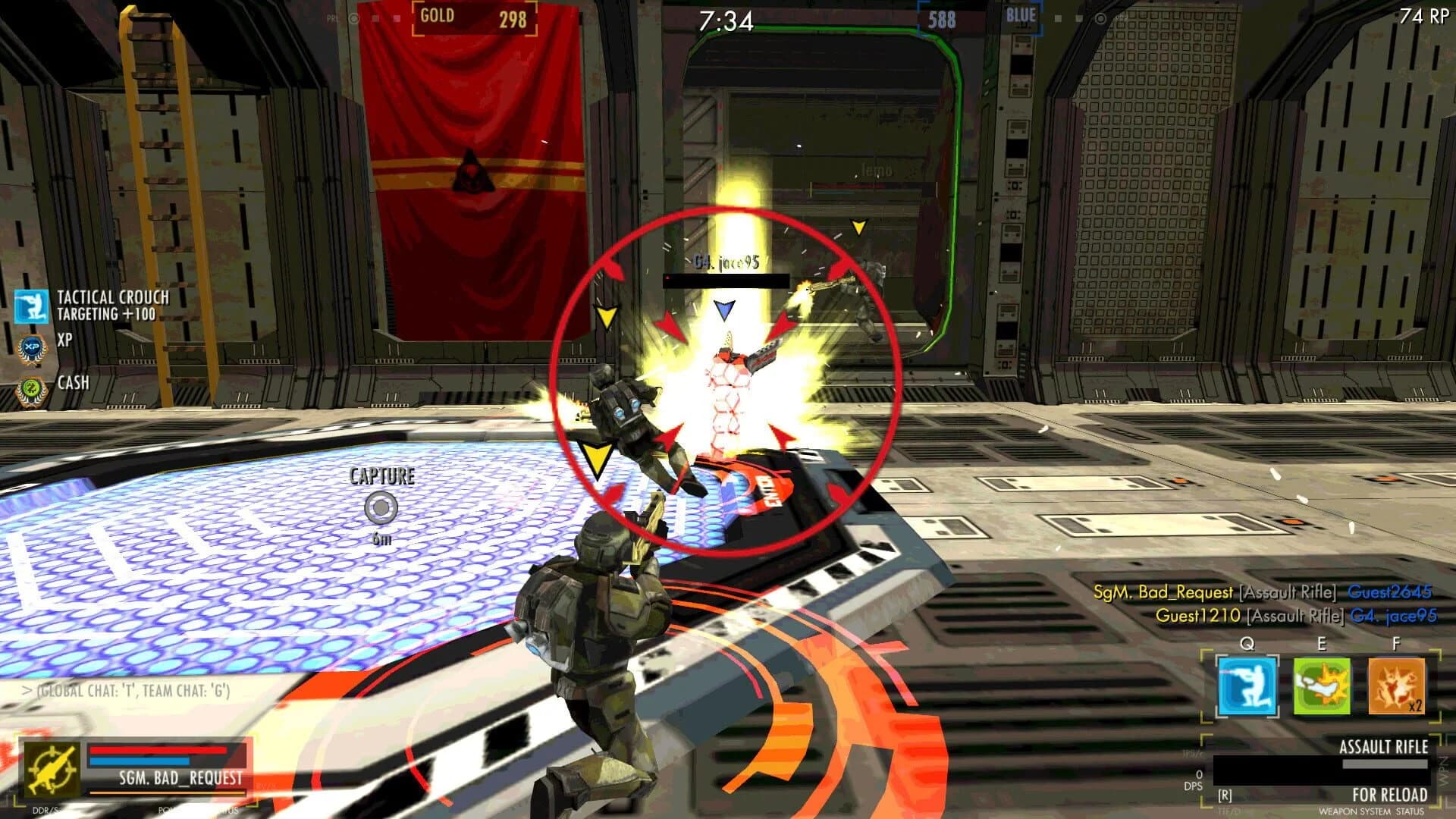This screenshot has width=1456, height=819.
Task: Expand the BLUE team score panel
Action: coord(981,16)
